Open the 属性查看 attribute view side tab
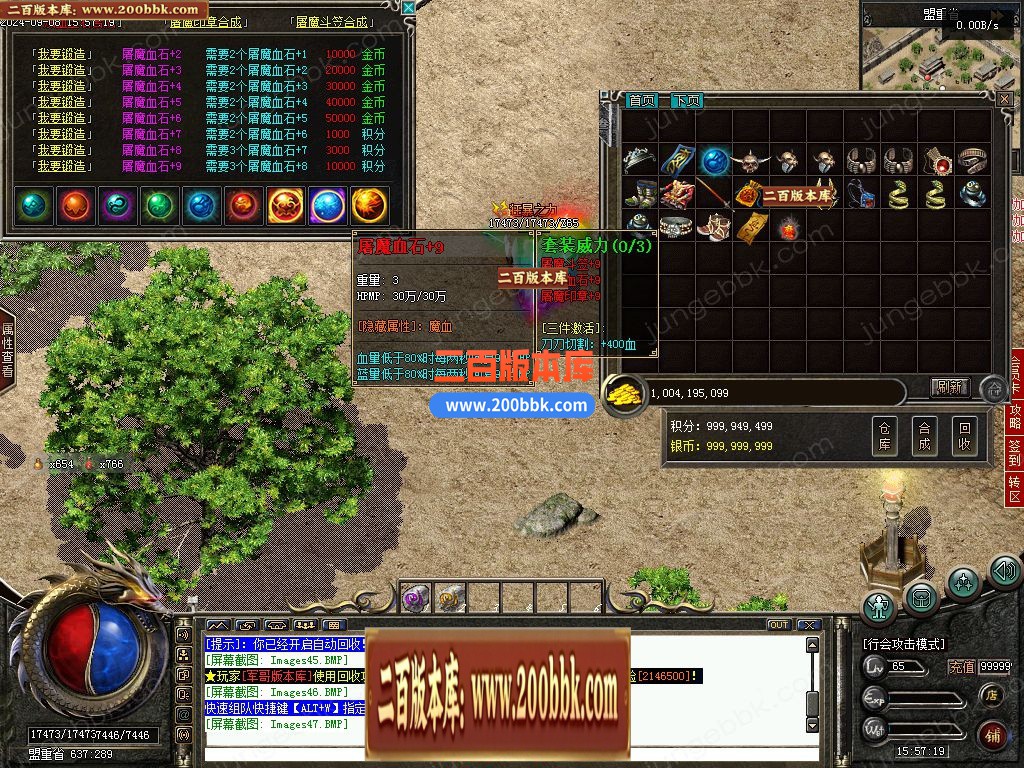This screenshot has width=1024, height=768. coord(8,349)
